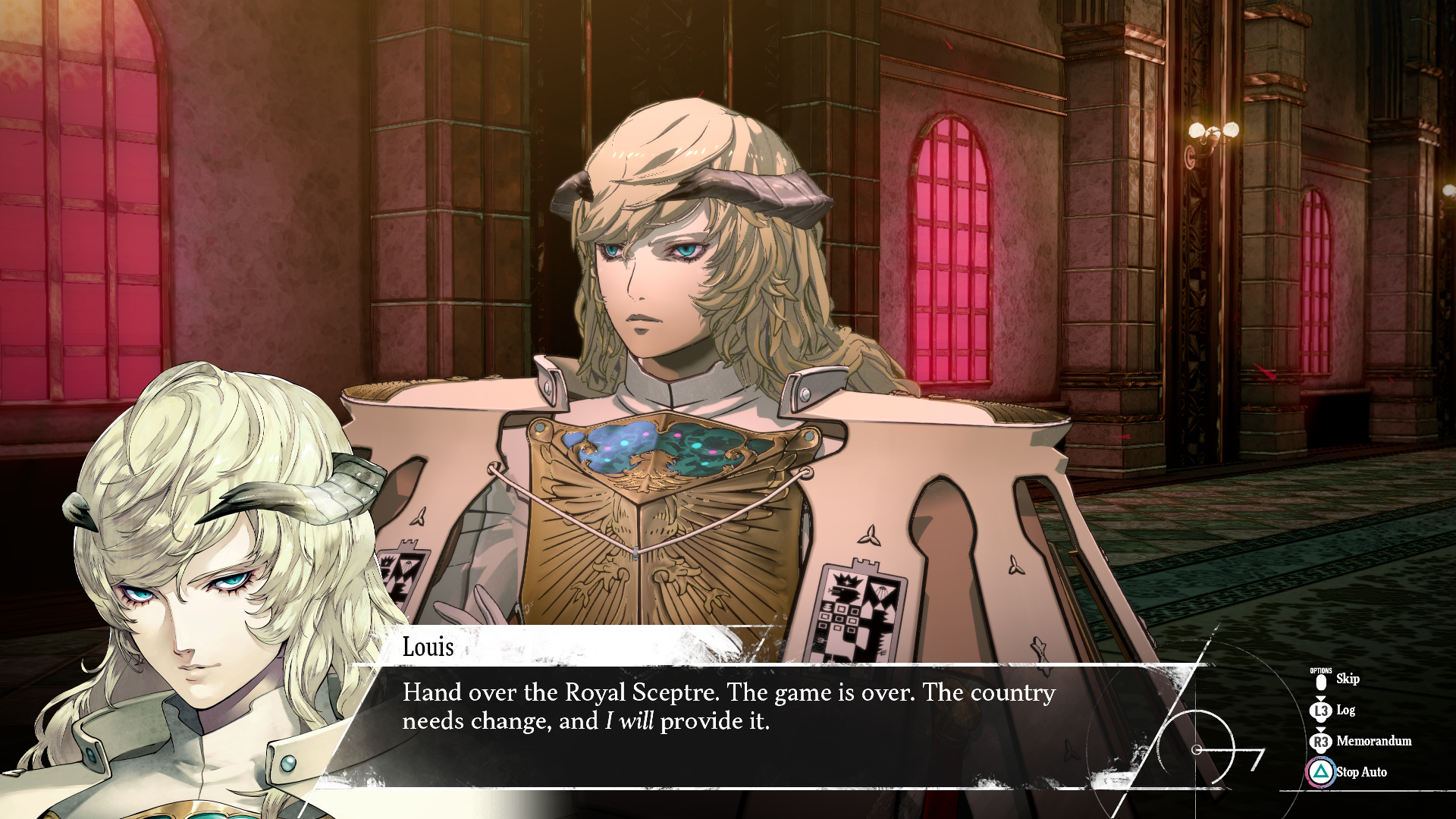Skip the current dialogue scene

click(x=1346, y=679)
